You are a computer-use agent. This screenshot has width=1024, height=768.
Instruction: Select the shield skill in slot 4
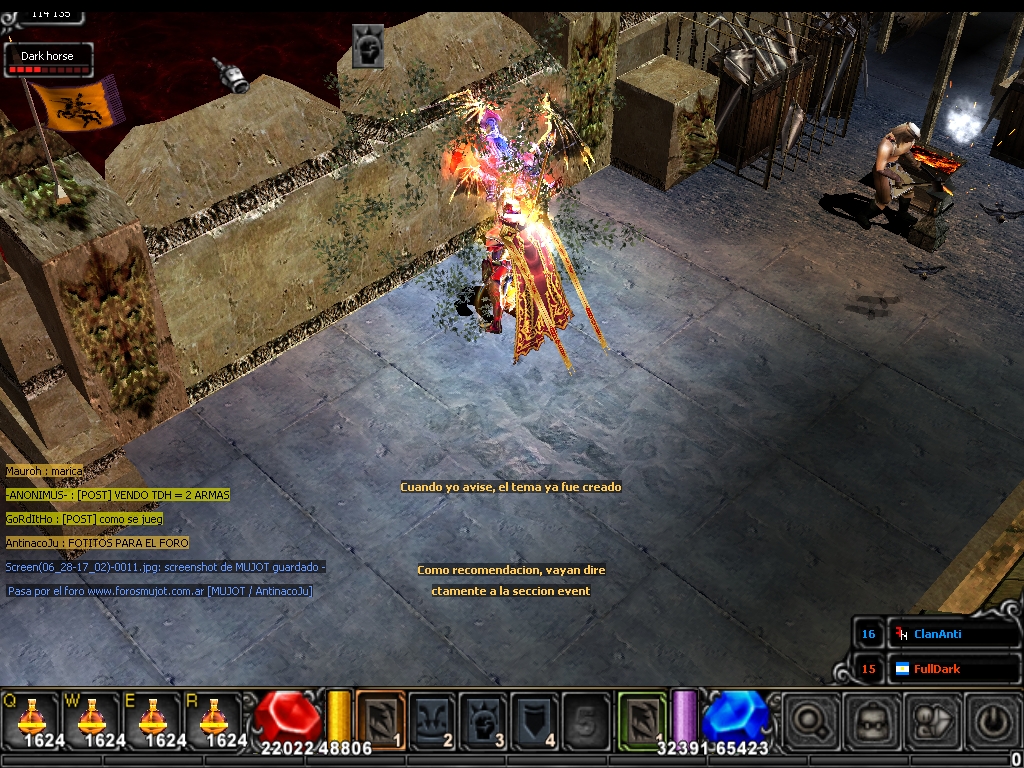point(535,718)
